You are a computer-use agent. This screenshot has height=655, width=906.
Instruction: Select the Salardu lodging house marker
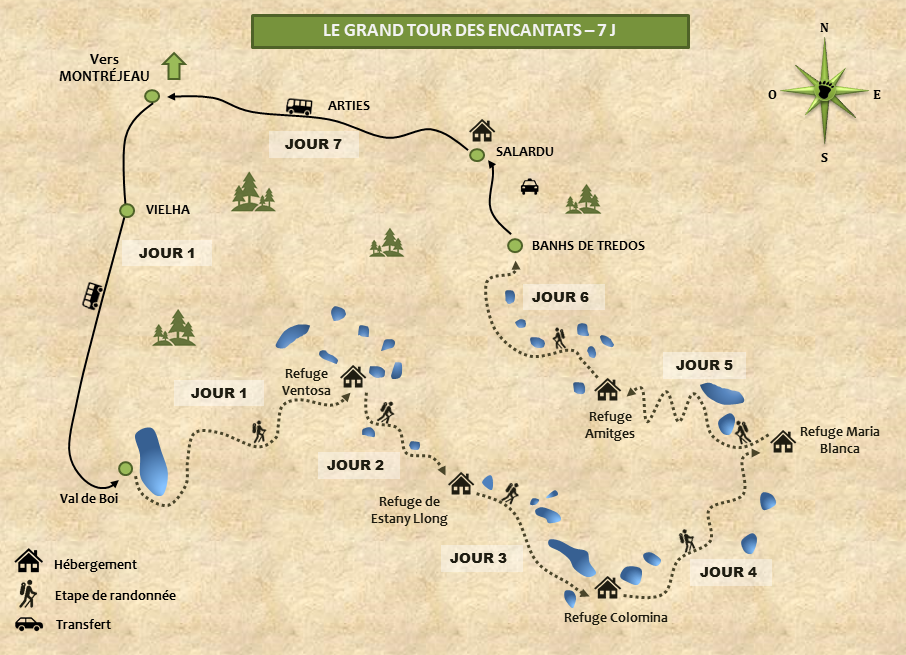coord(482,131)
